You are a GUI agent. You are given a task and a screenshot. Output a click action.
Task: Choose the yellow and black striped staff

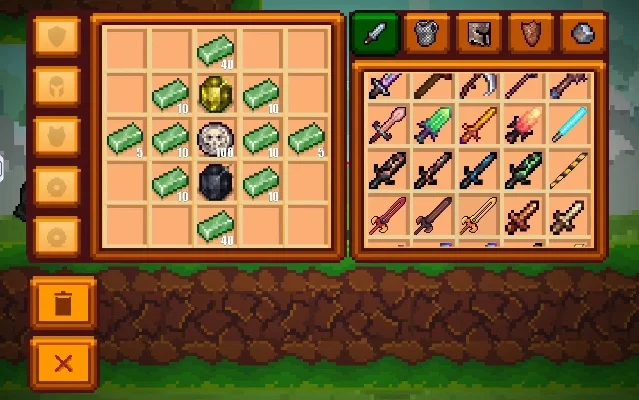pos(568,172)
